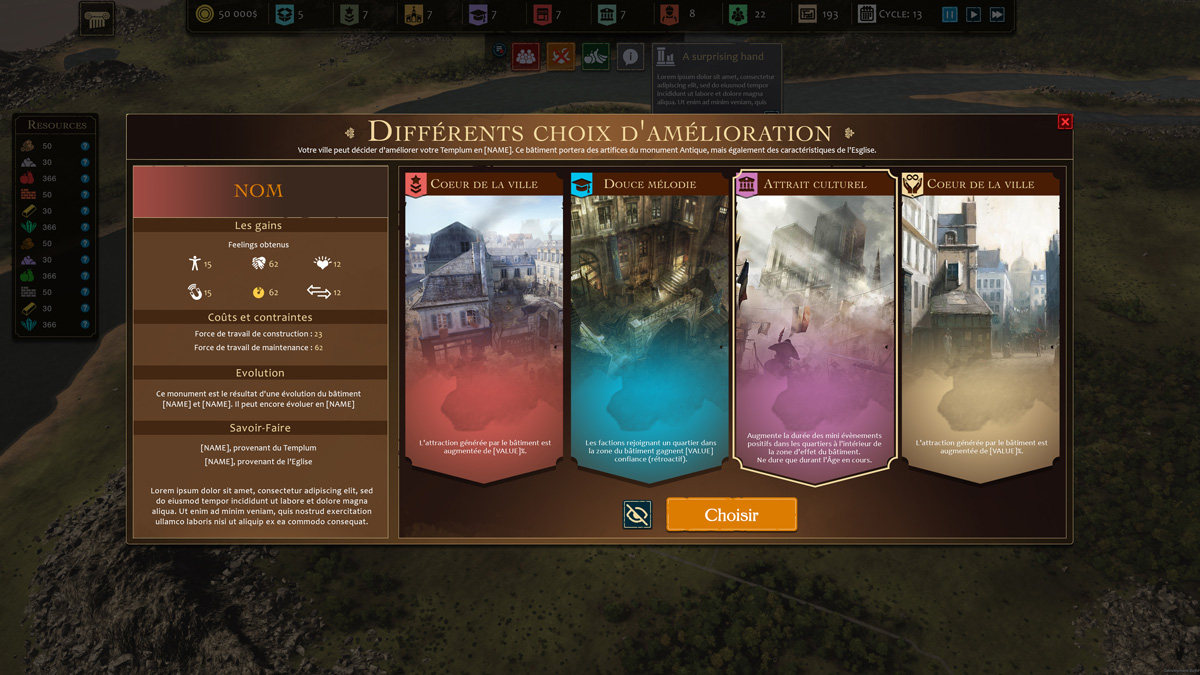Open the orange crossed tools icon
Viewport: 1200px width, 675px height.
tap(561, 57)
